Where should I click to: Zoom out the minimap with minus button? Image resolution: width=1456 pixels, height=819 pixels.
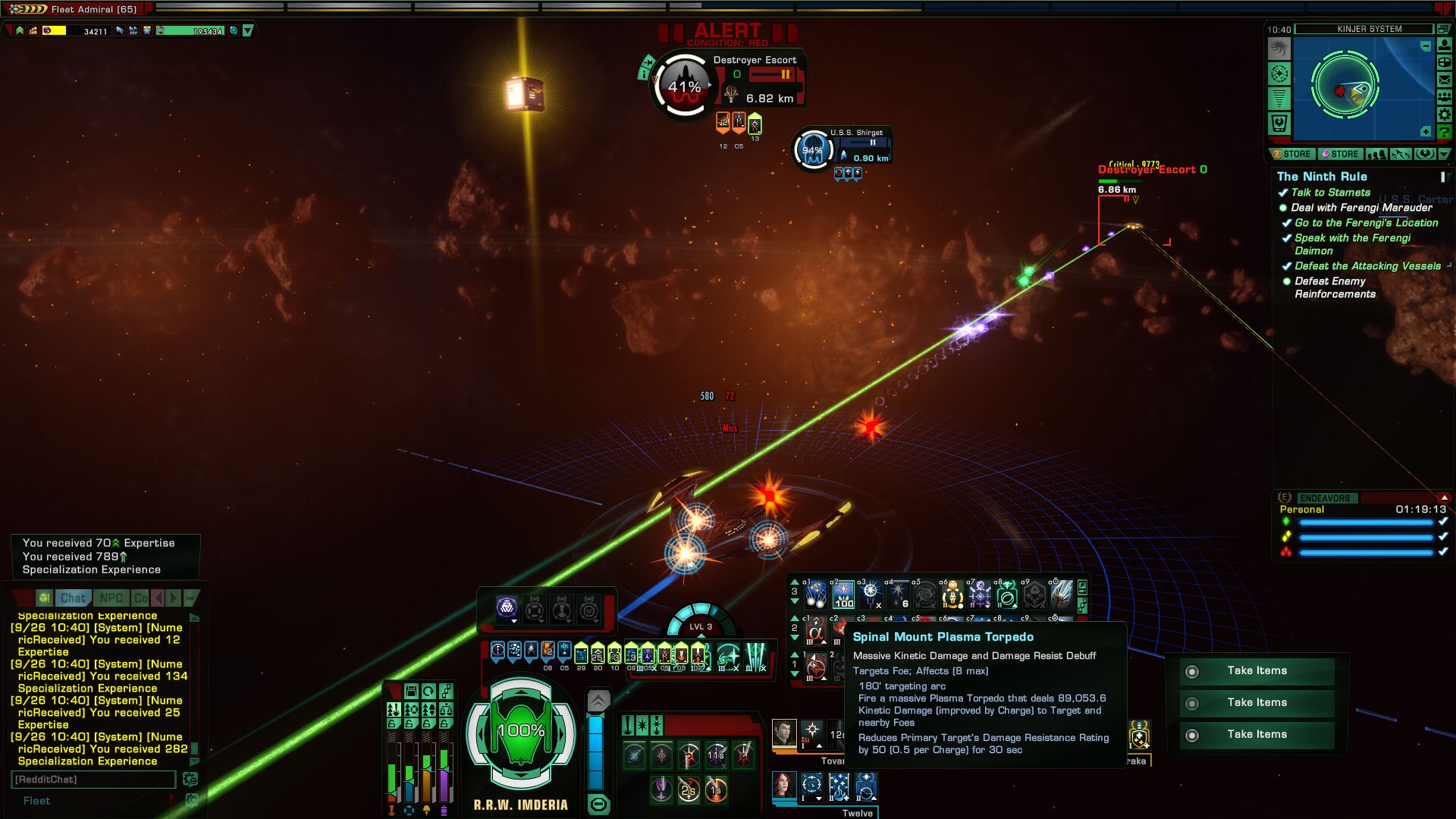pos(1426,46)
